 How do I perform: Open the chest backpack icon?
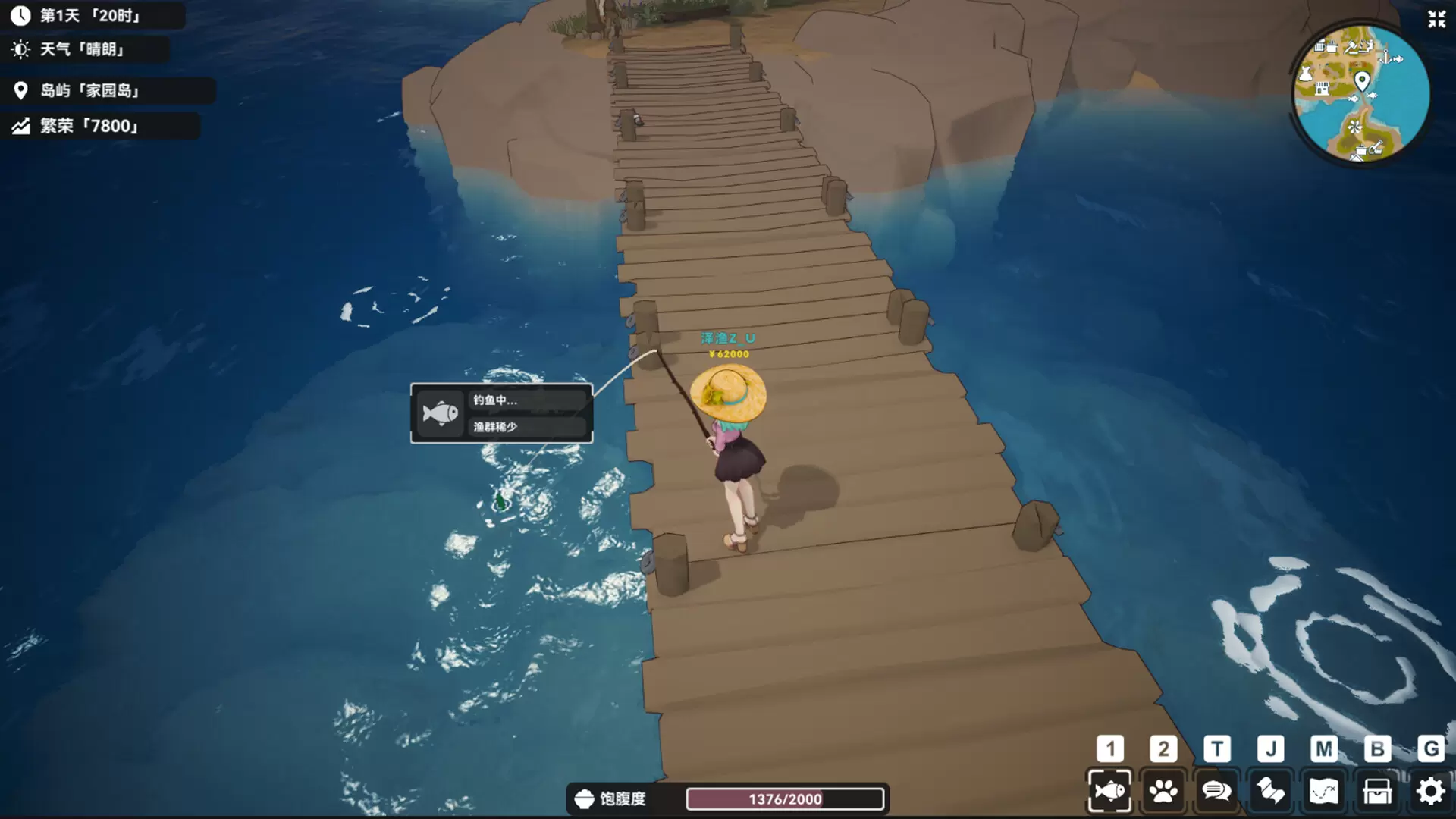(1377, 792)
